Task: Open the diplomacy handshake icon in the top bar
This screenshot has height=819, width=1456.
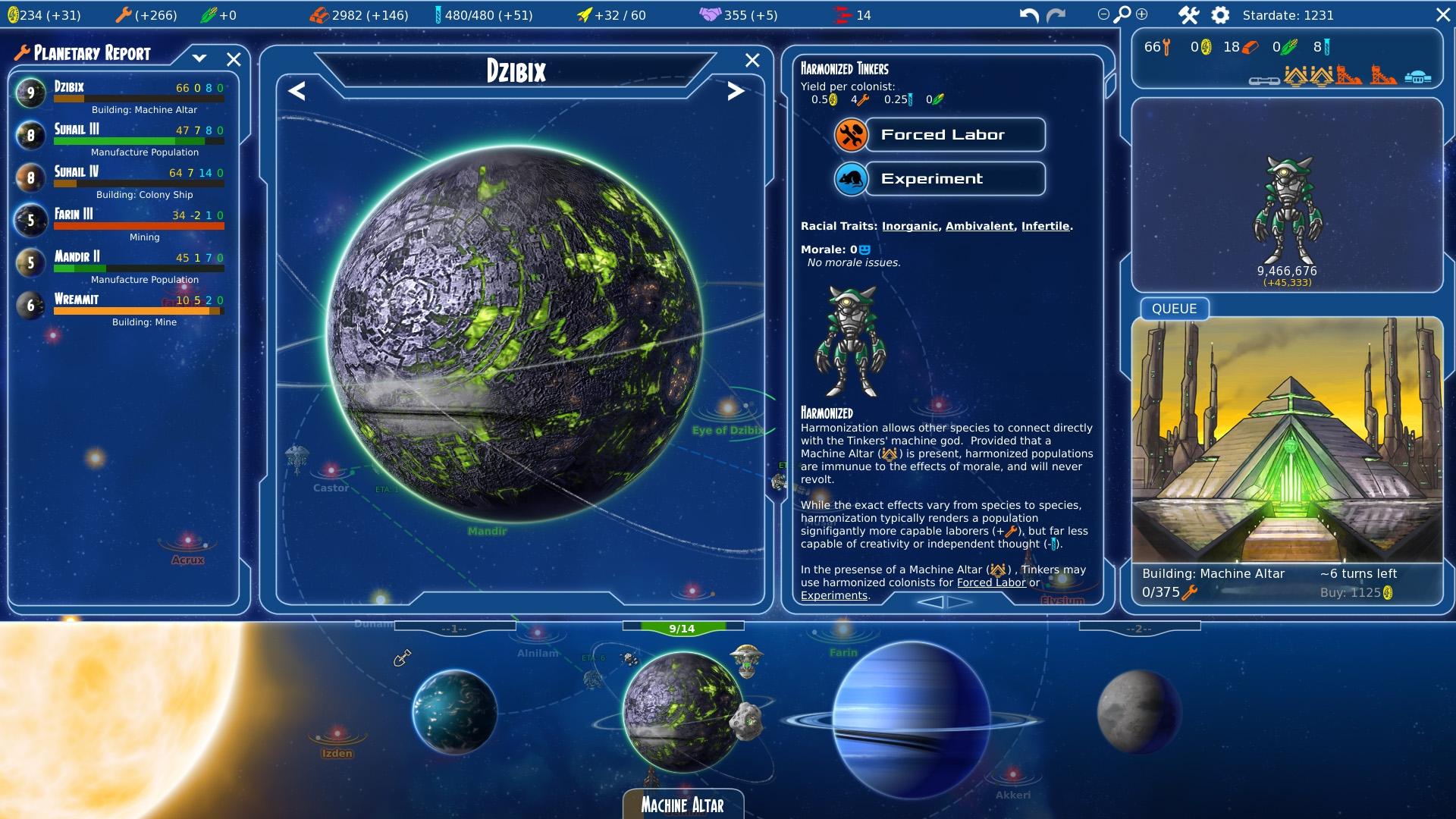Action: coord(709,14)
